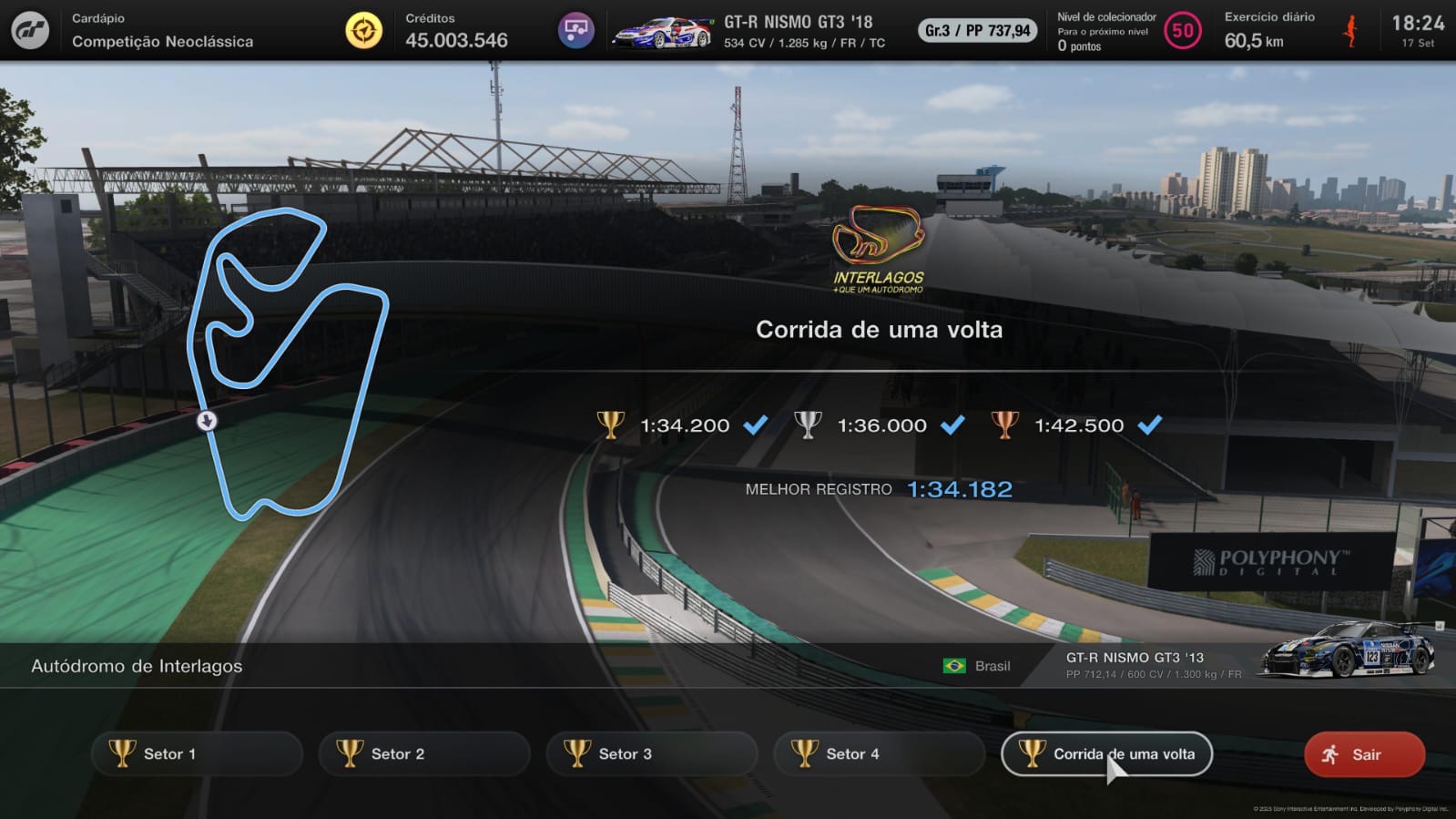Click the Sair exit button
1456x819 pixels.
tap(1363, 753)
